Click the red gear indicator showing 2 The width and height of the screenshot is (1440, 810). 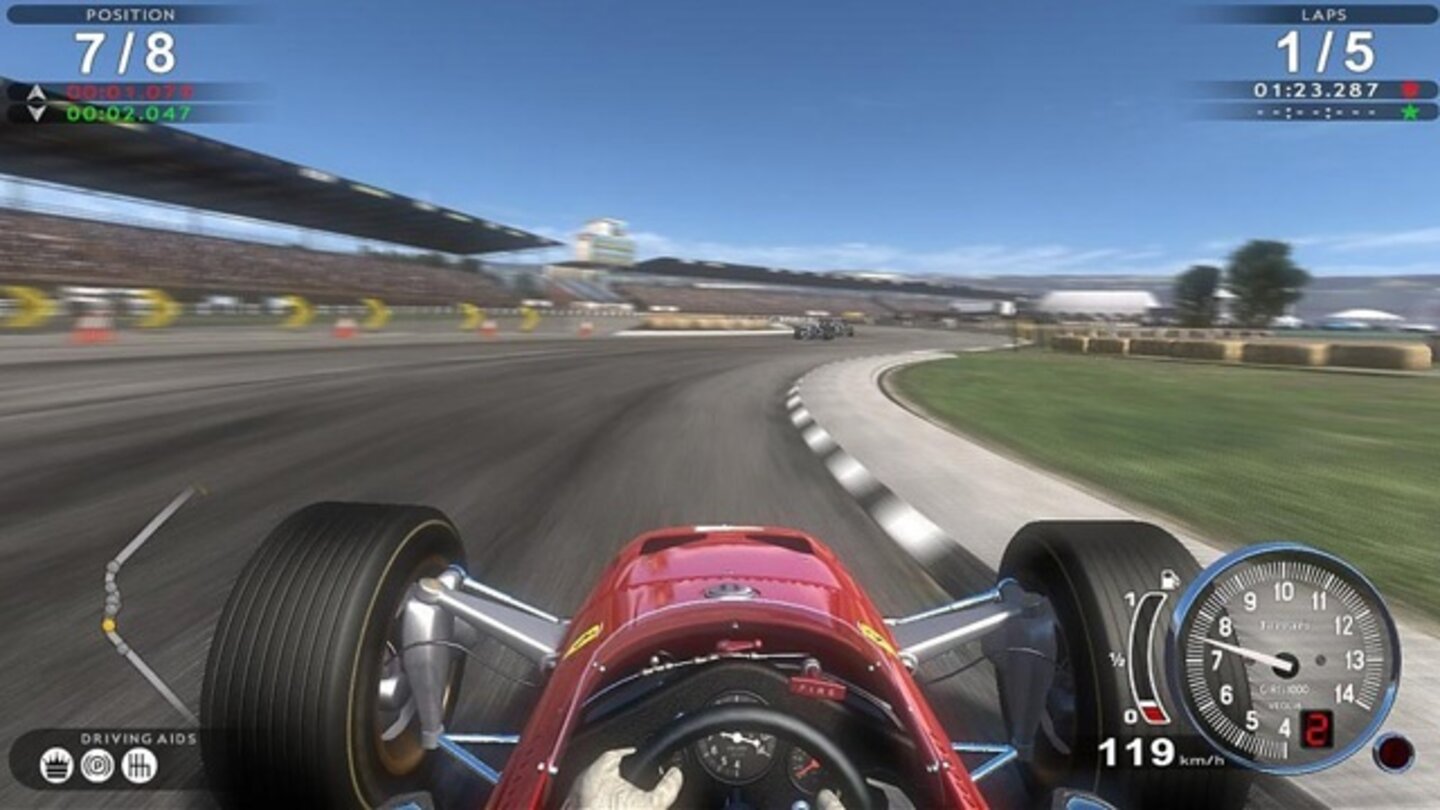pyautogui.click(x=1318, y=729)
